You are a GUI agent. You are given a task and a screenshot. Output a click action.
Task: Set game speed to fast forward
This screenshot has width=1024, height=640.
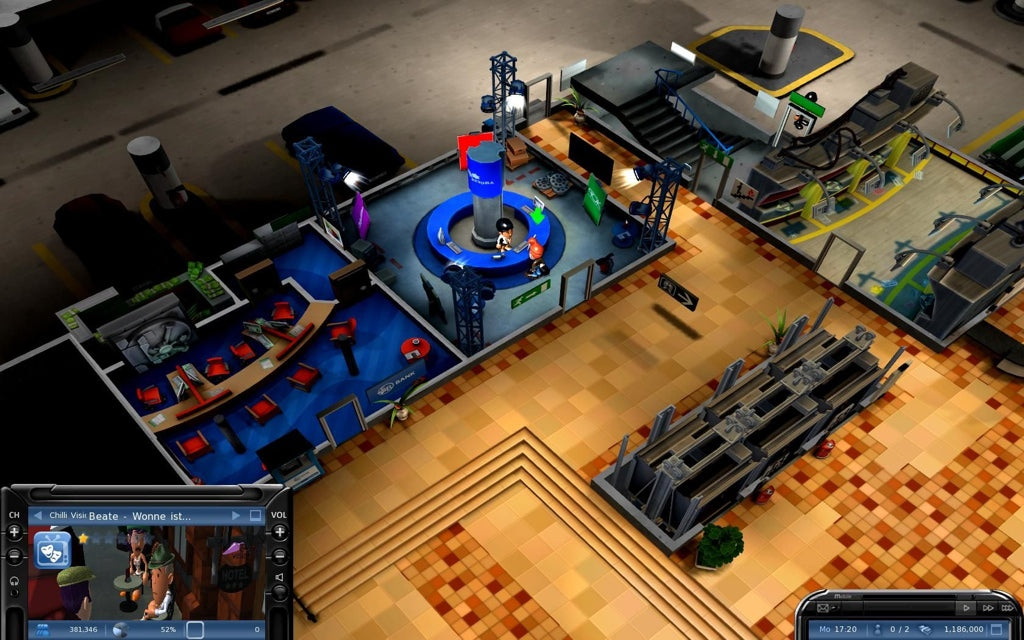click(x=987, y=608)
